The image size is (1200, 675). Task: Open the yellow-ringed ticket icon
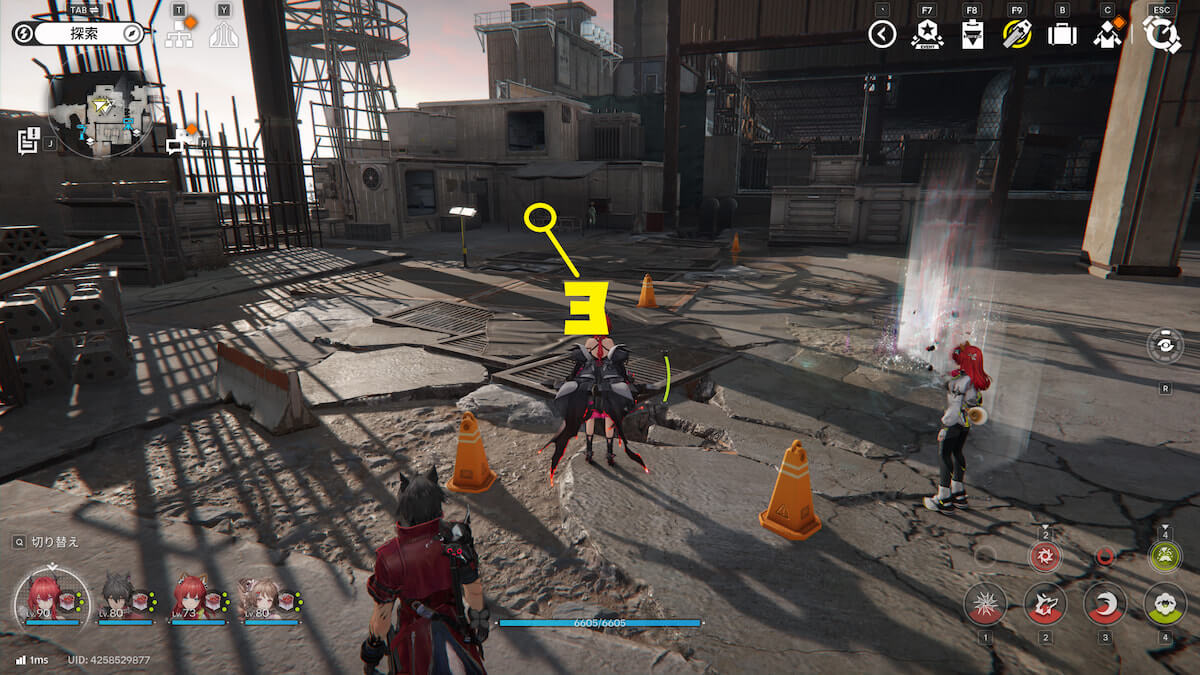[1016, 35]
